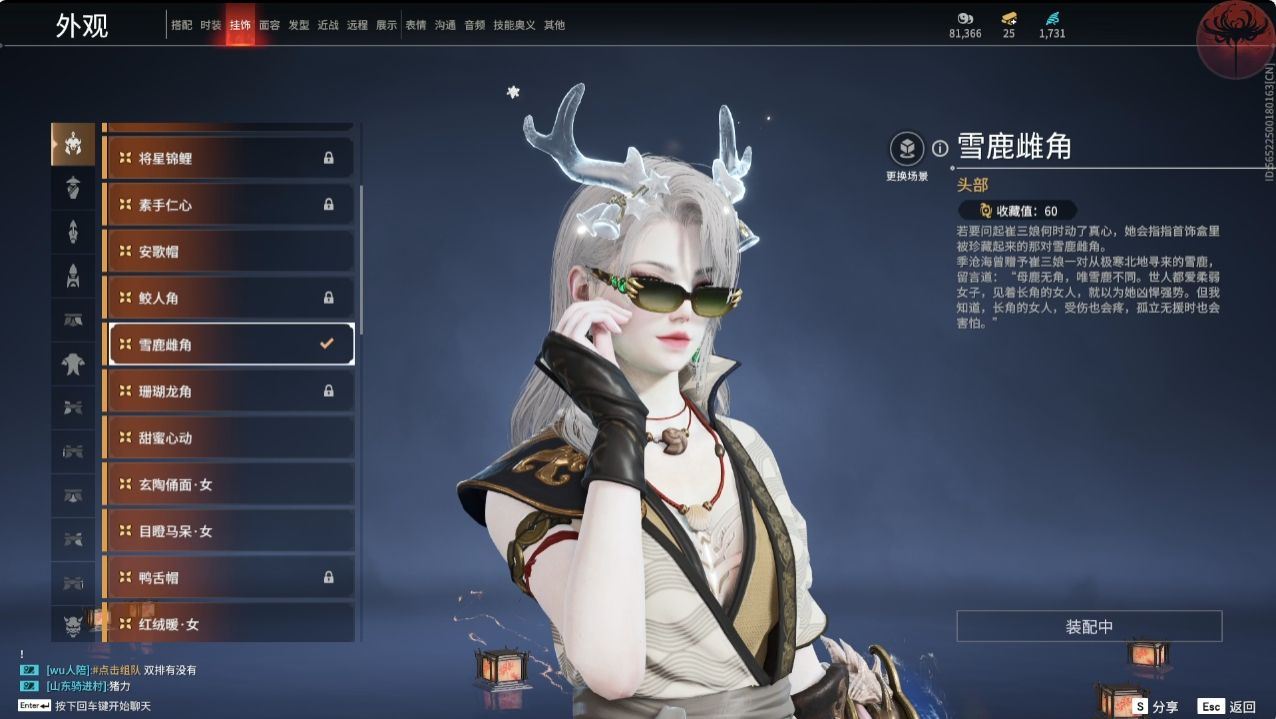This screenshot has width=1276, height=719.
Task: Pick the 目瞪马呆·女 accessory
Action: 228,531
